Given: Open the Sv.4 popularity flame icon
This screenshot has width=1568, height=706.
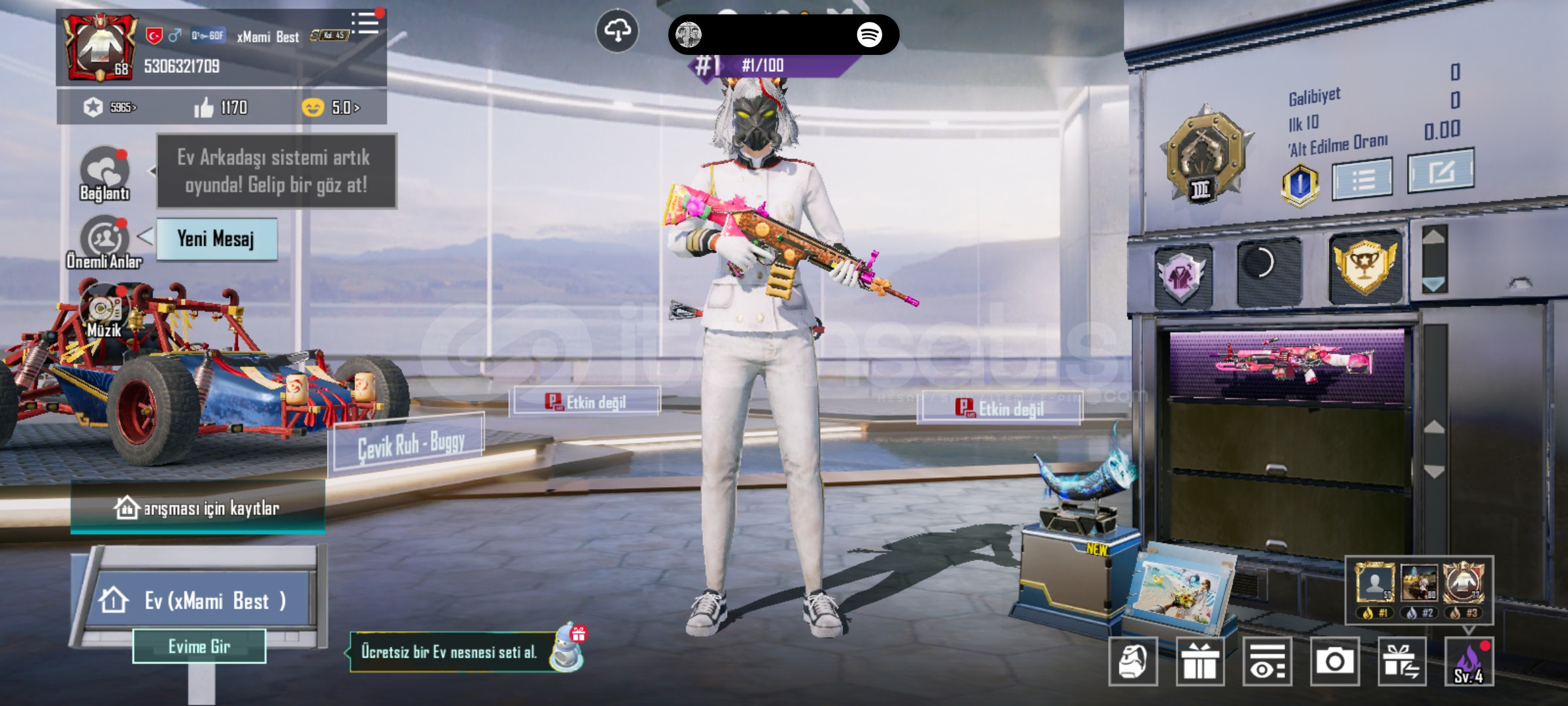Looking at the screenshot, I should 1469,662.
